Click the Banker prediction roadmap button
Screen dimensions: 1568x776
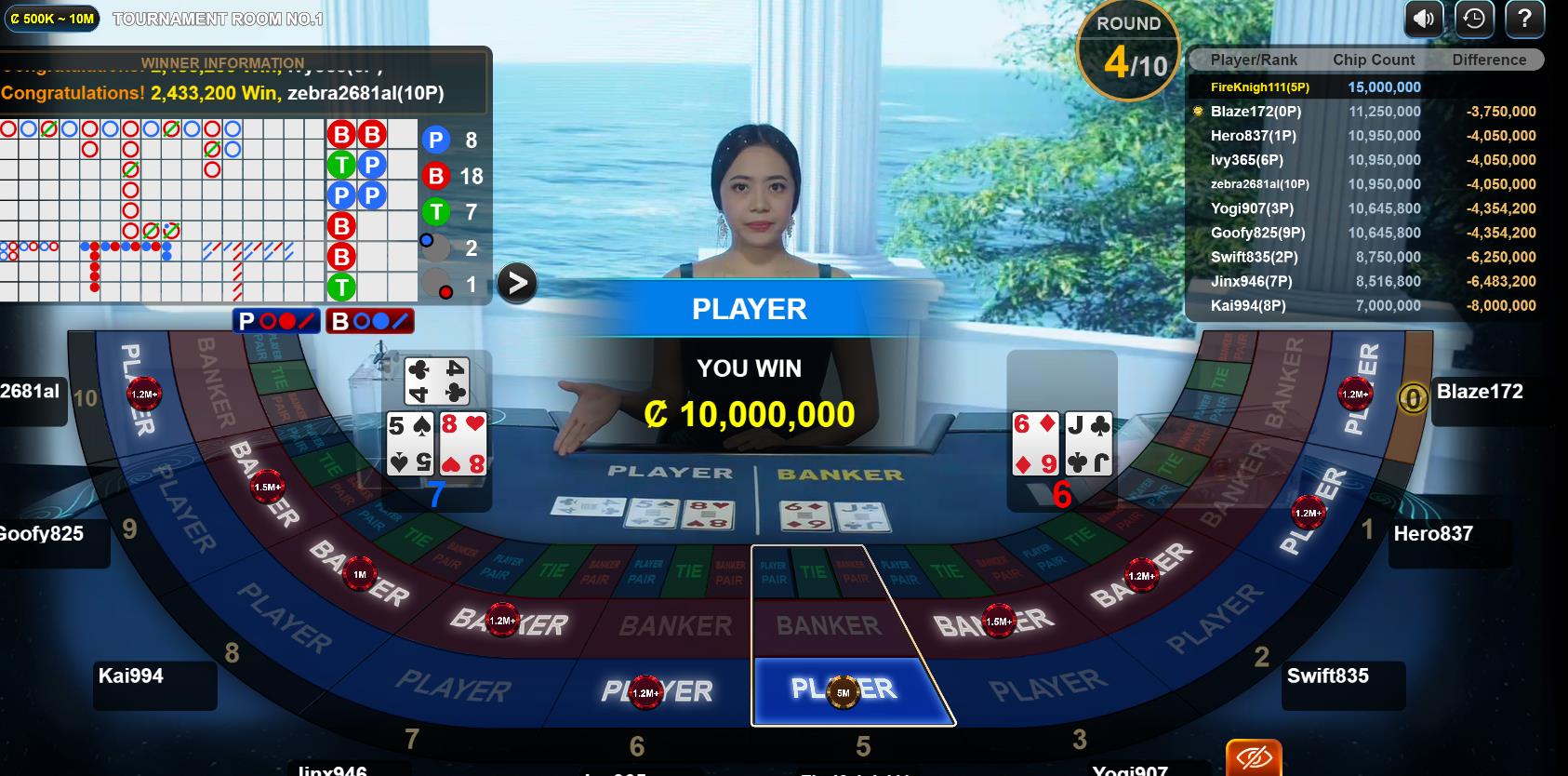[x=369, y=321]
